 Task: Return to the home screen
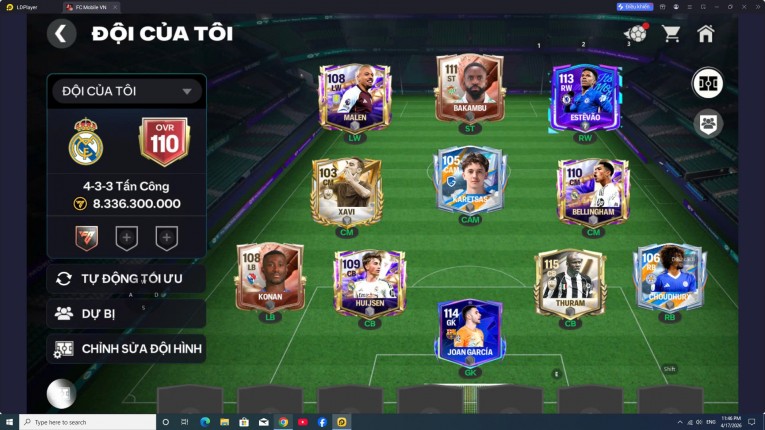click(706, 34)
